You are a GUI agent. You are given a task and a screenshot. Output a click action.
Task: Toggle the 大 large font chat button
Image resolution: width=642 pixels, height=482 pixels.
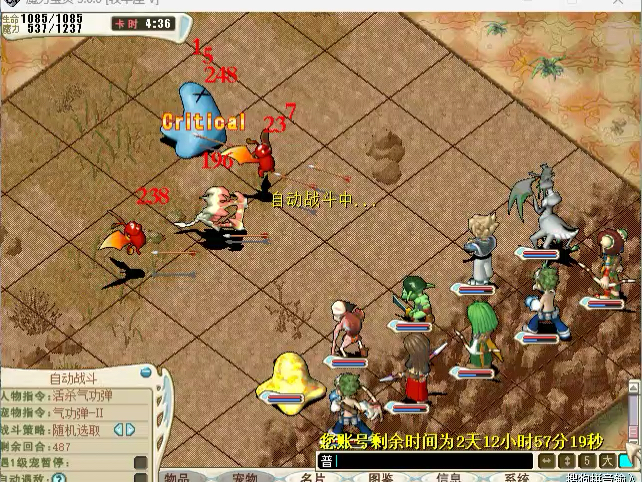point(606,461)
